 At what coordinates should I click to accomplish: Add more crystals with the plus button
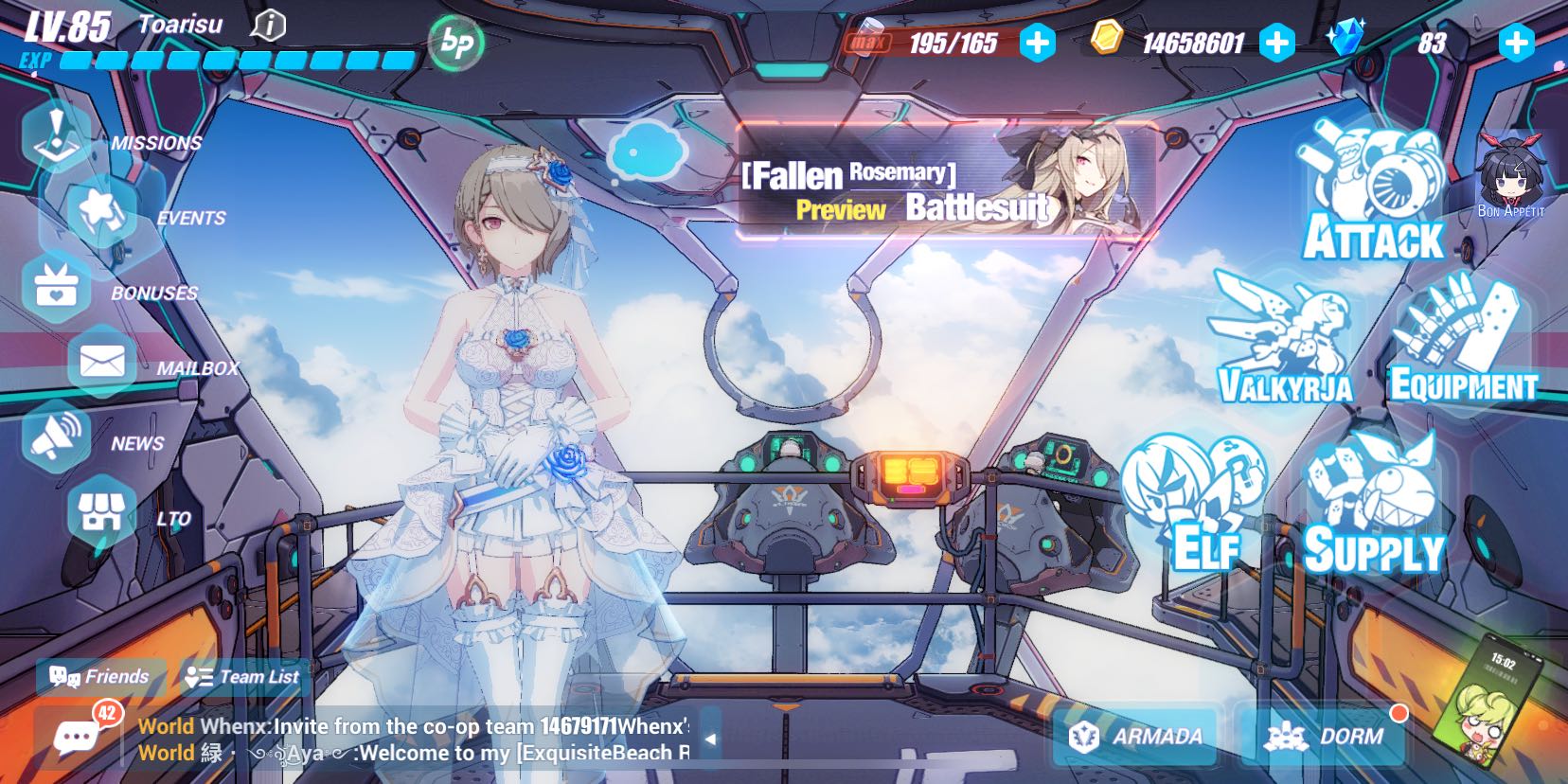click(1516, 43)
